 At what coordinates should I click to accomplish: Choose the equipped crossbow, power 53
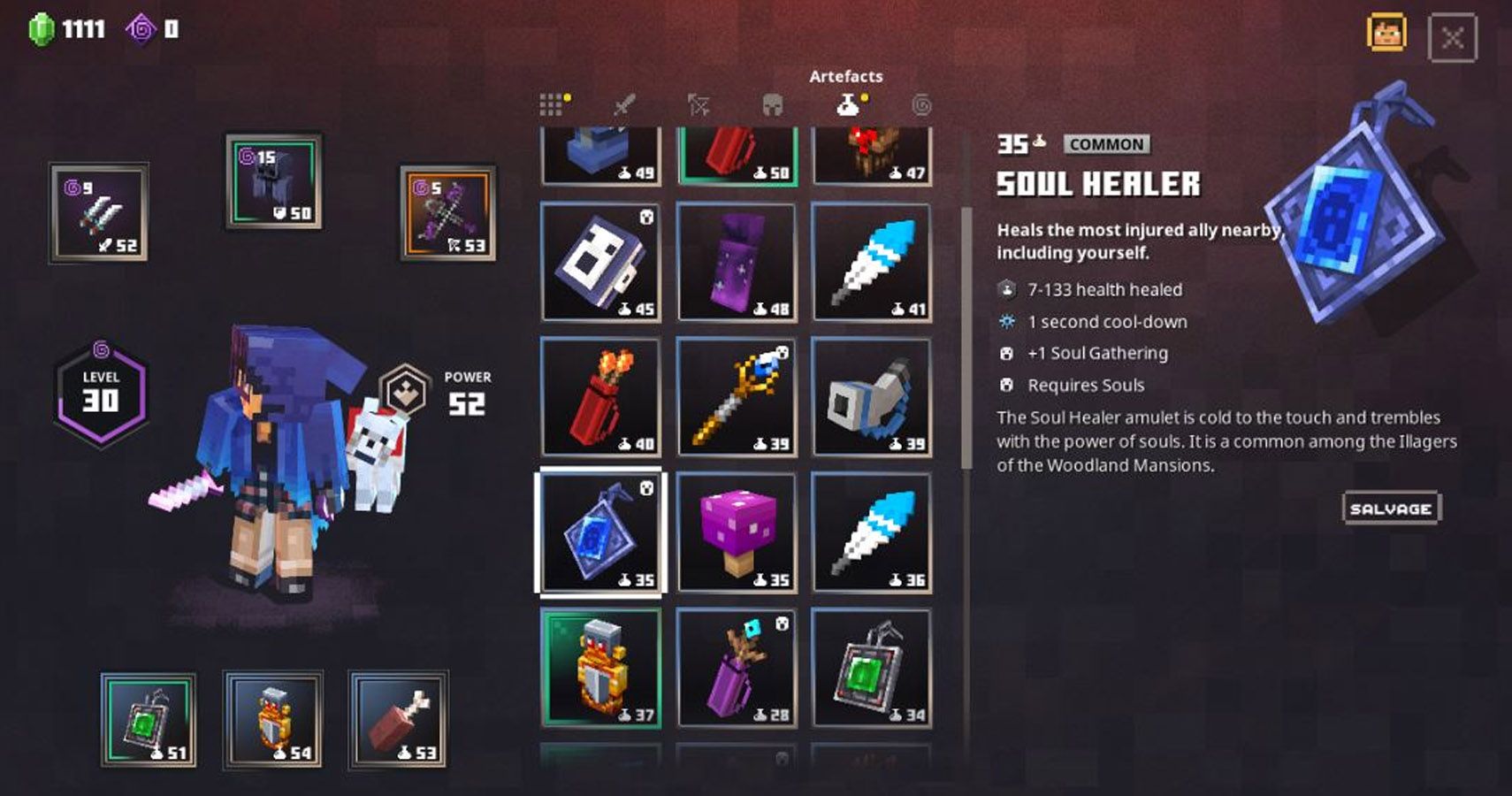pos(448,212)
